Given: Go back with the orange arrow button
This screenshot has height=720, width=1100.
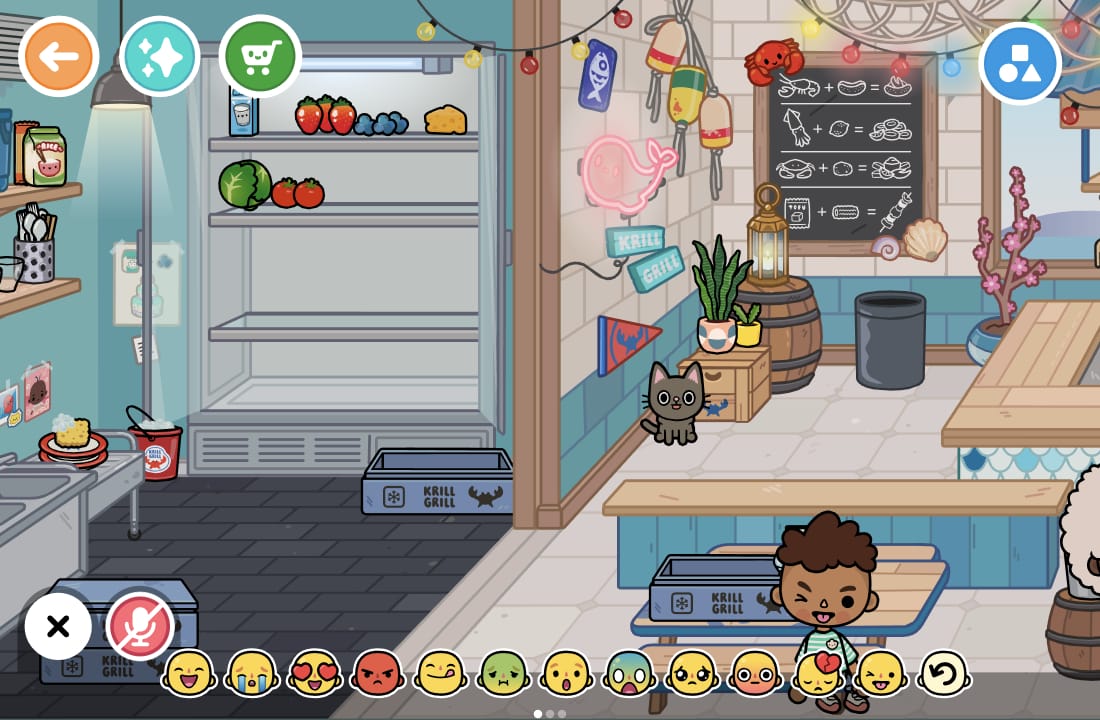Looking at the screenshot, I should click(59, 56).
